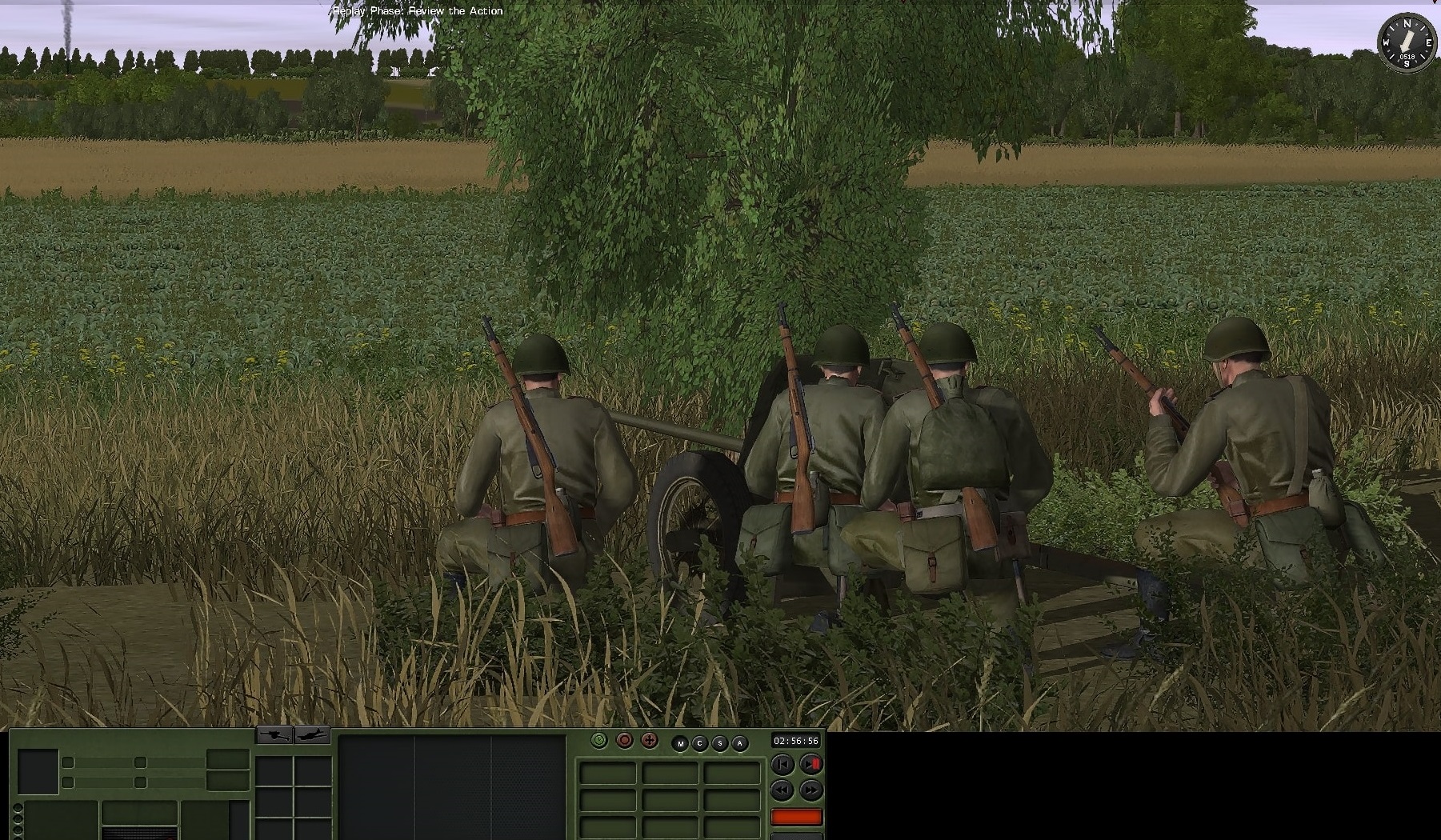
Task: Click the big red bar button
Action: click(796, 817)
